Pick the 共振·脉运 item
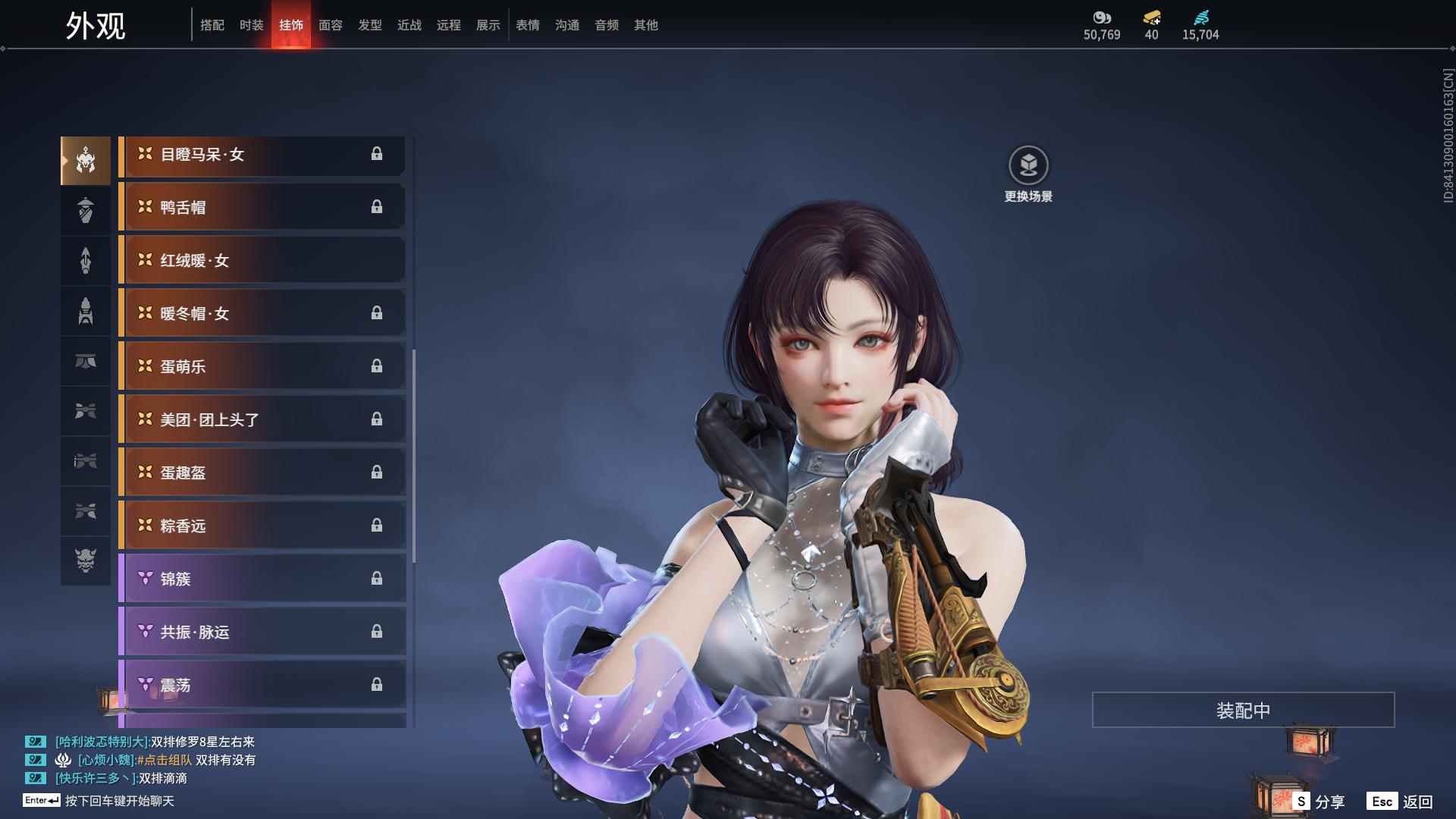This screenshot has width=1456, height=819. tap(262, 632)
